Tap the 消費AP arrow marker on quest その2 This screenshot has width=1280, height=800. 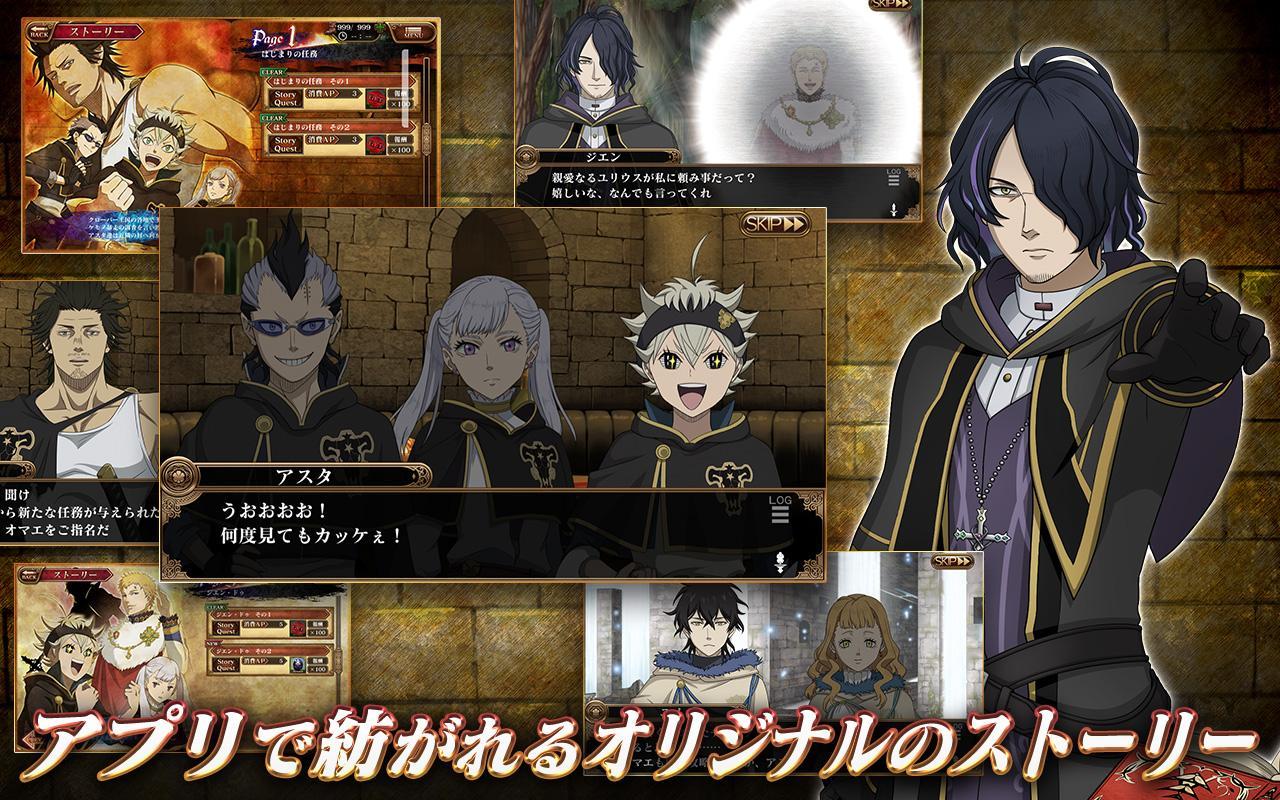336,139
